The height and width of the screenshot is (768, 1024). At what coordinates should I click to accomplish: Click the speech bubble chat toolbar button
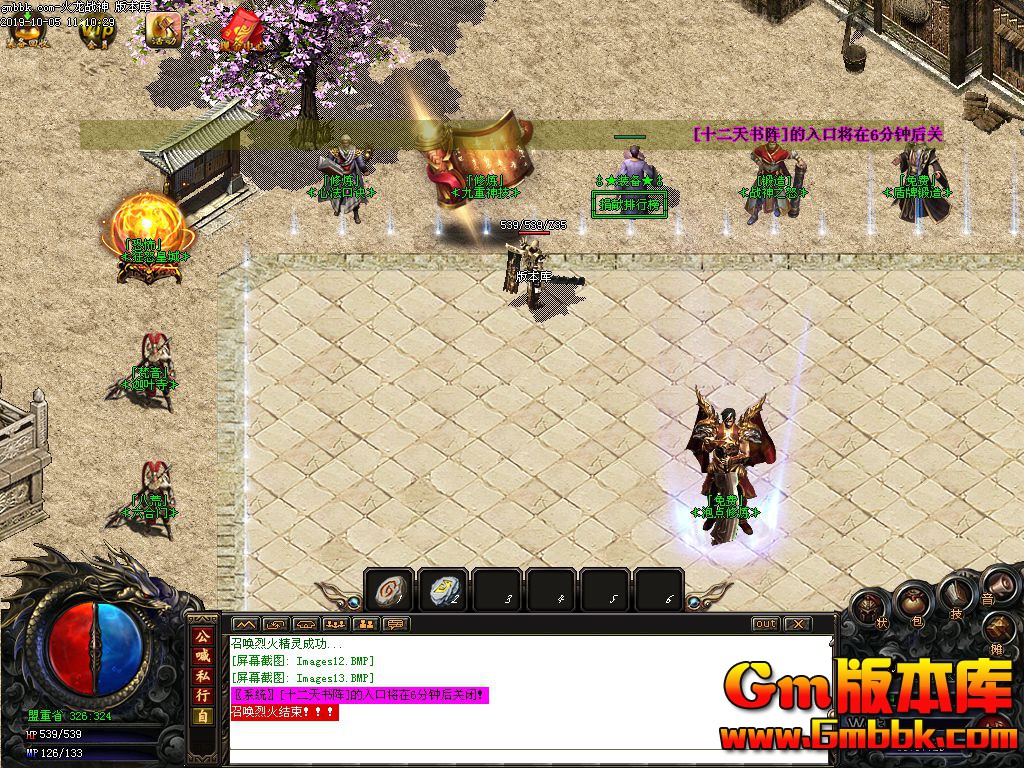tap(396, 624)
